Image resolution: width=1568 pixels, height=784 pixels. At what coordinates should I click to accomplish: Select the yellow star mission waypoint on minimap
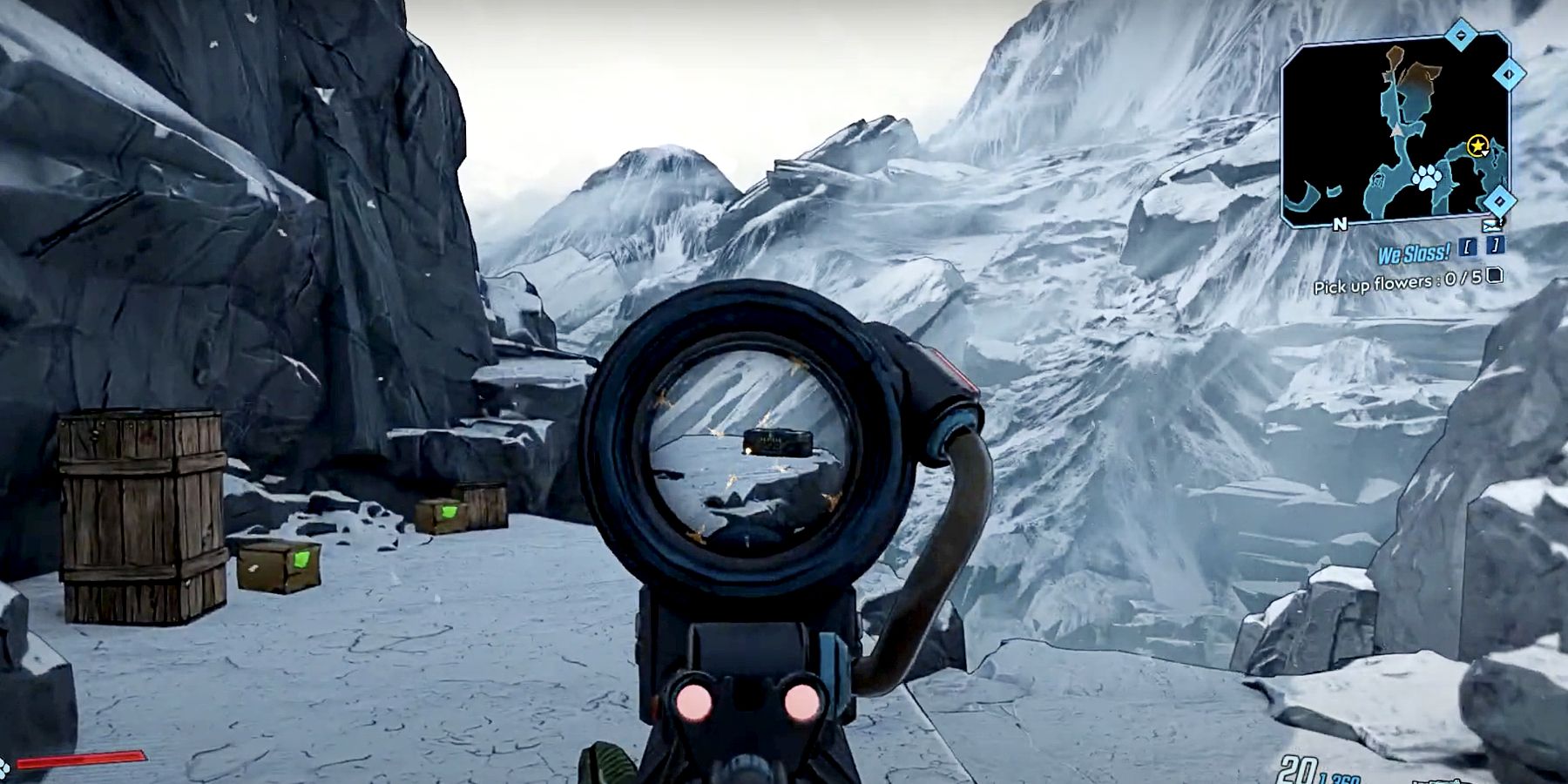click(1477, 145)
